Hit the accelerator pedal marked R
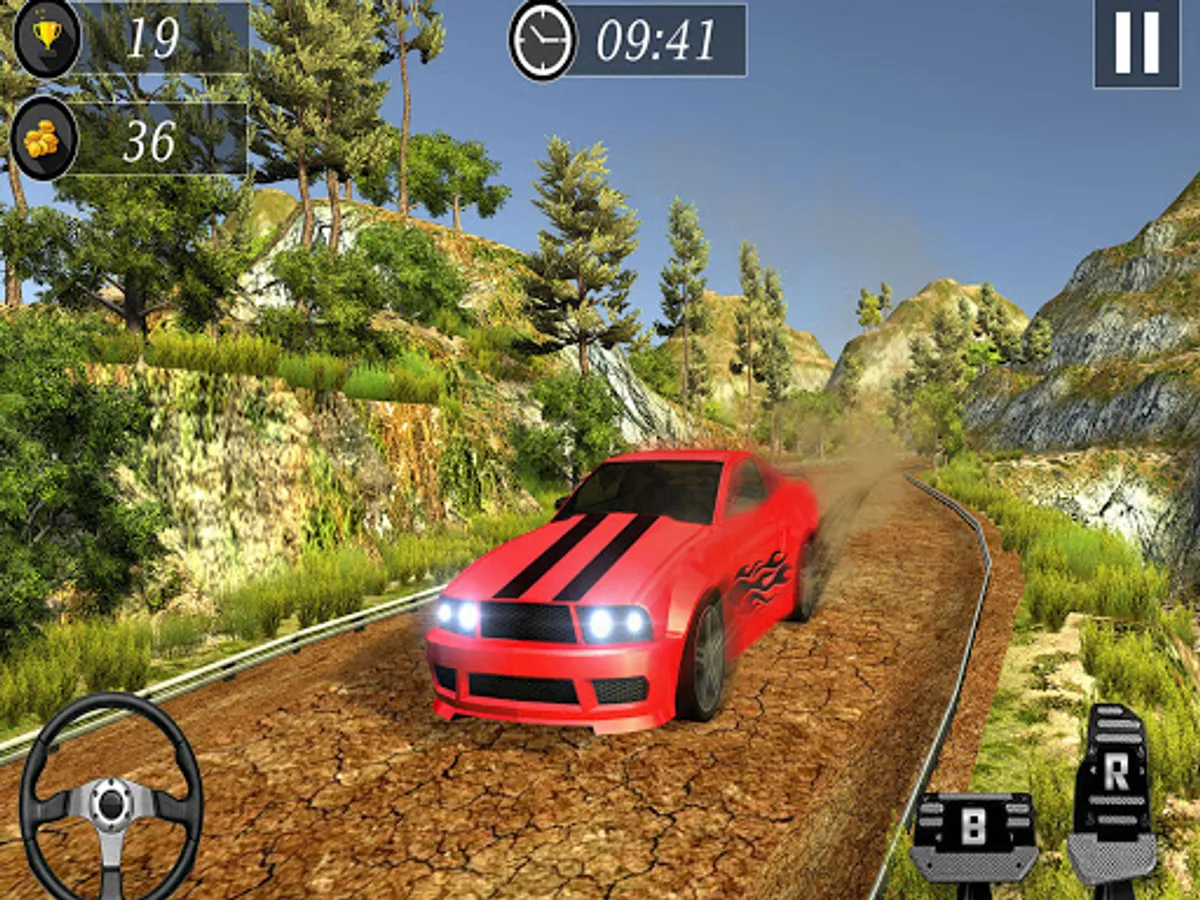Viewport: 1200px width, 900px height. 1115,790
